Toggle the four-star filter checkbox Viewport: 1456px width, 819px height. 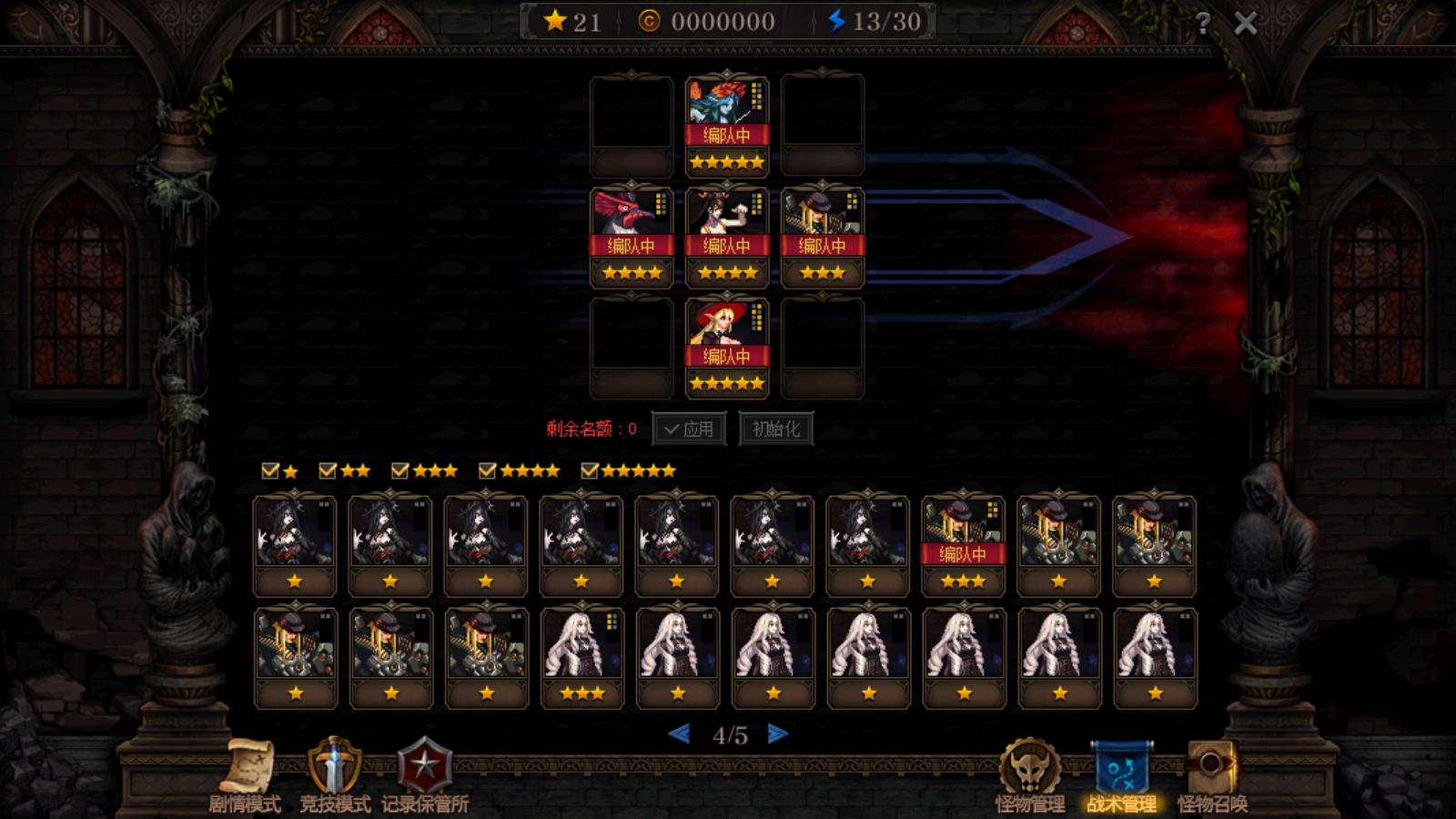point(488,470)
